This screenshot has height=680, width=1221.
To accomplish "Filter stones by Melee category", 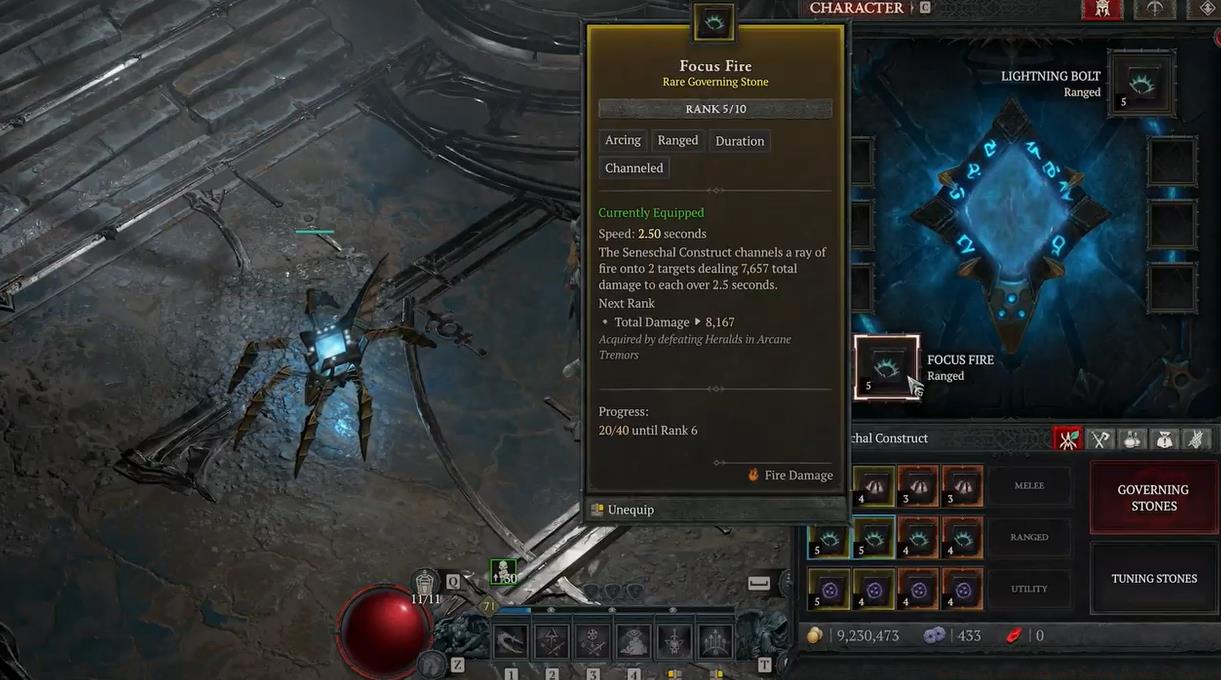I will pyautogui.click(x=1028, y=486).
